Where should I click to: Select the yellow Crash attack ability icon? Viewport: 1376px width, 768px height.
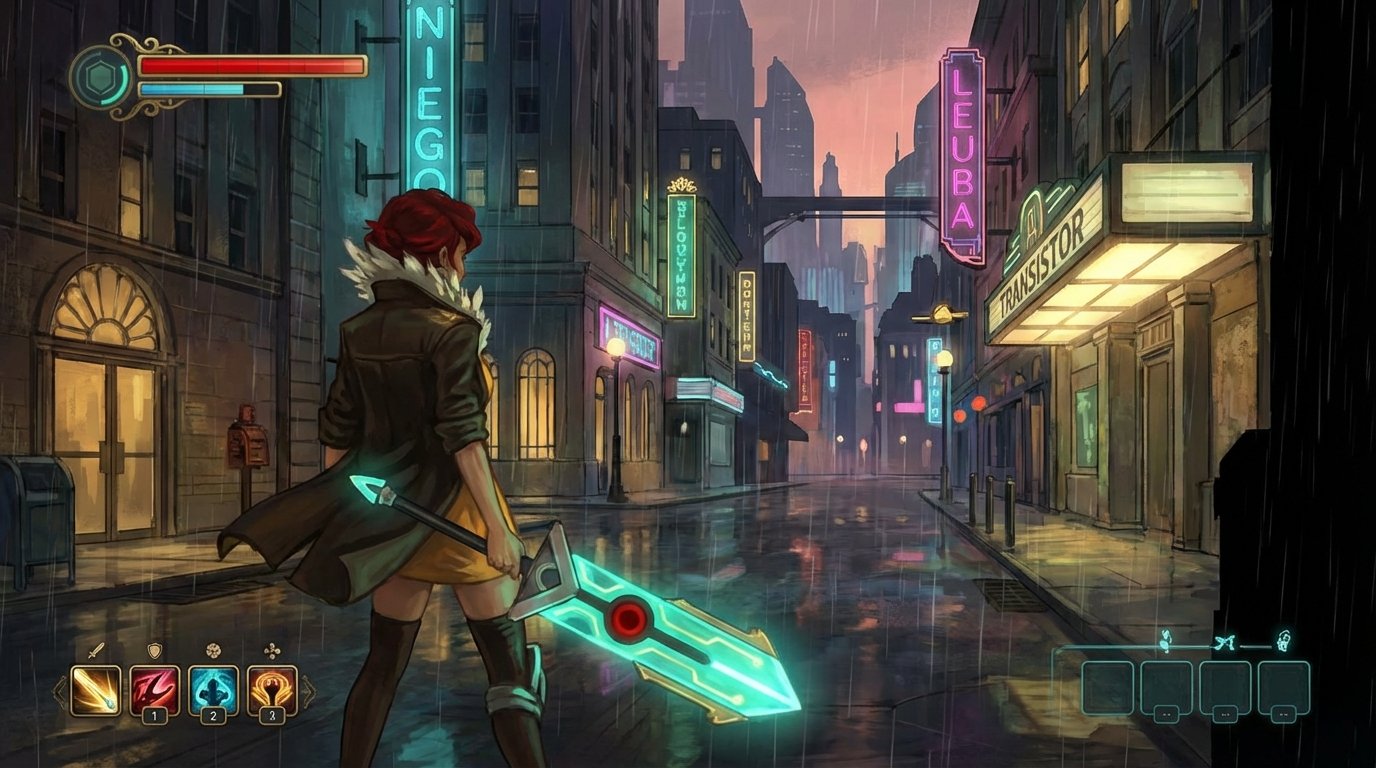click(94, 690)
